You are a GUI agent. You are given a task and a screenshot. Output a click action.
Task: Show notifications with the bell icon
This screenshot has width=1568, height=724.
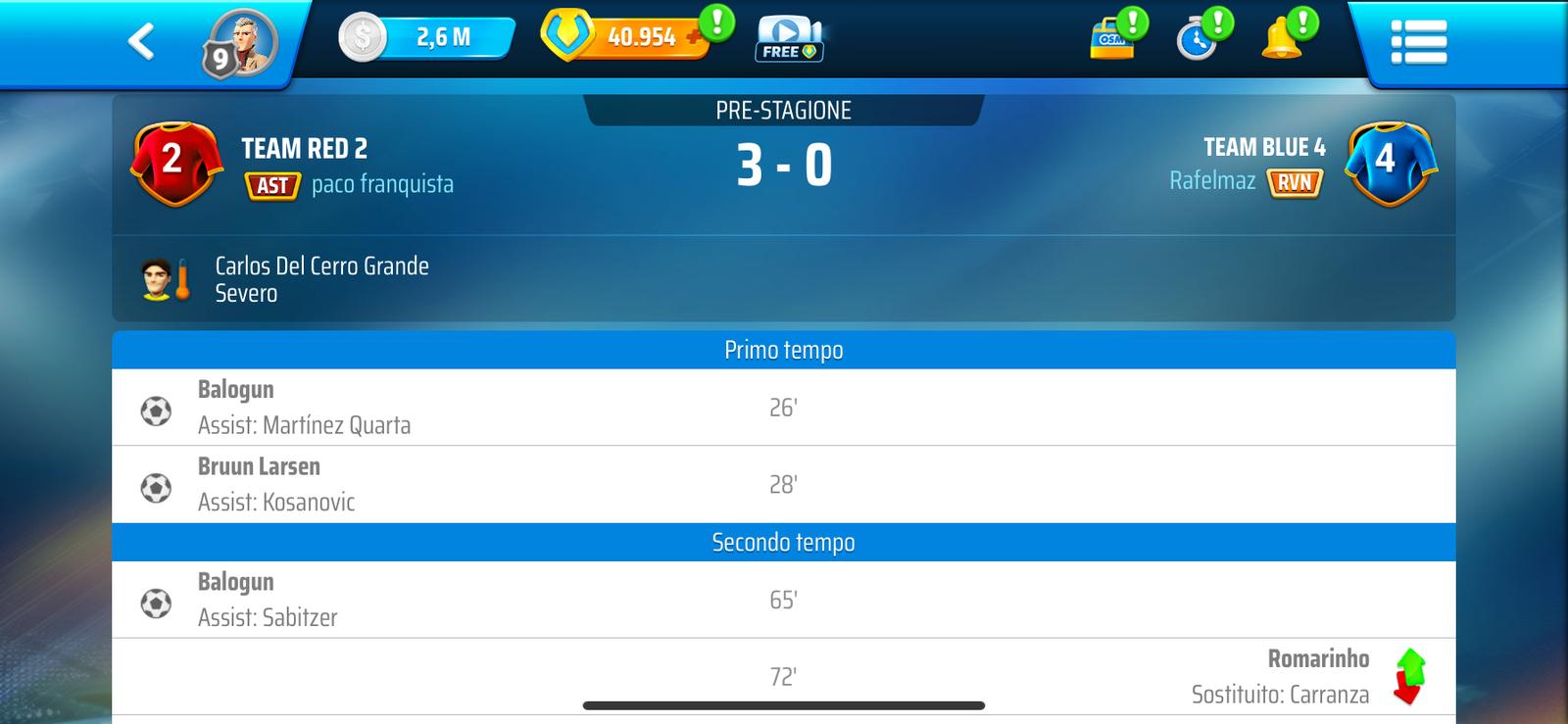[x=1282, y=40]
